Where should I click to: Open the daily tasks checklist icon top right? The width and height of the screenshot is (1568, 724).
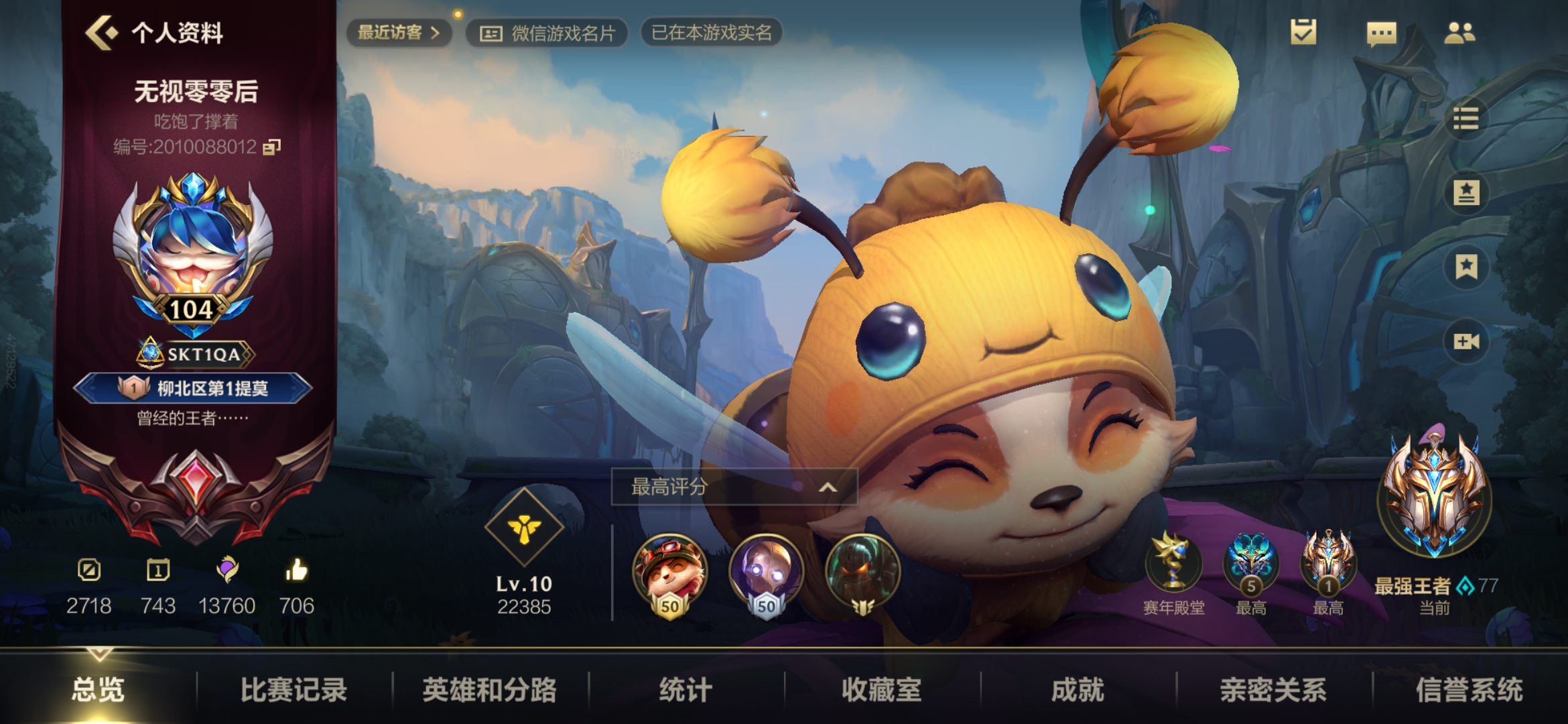pyautogui.click(x=1302, y=32)
